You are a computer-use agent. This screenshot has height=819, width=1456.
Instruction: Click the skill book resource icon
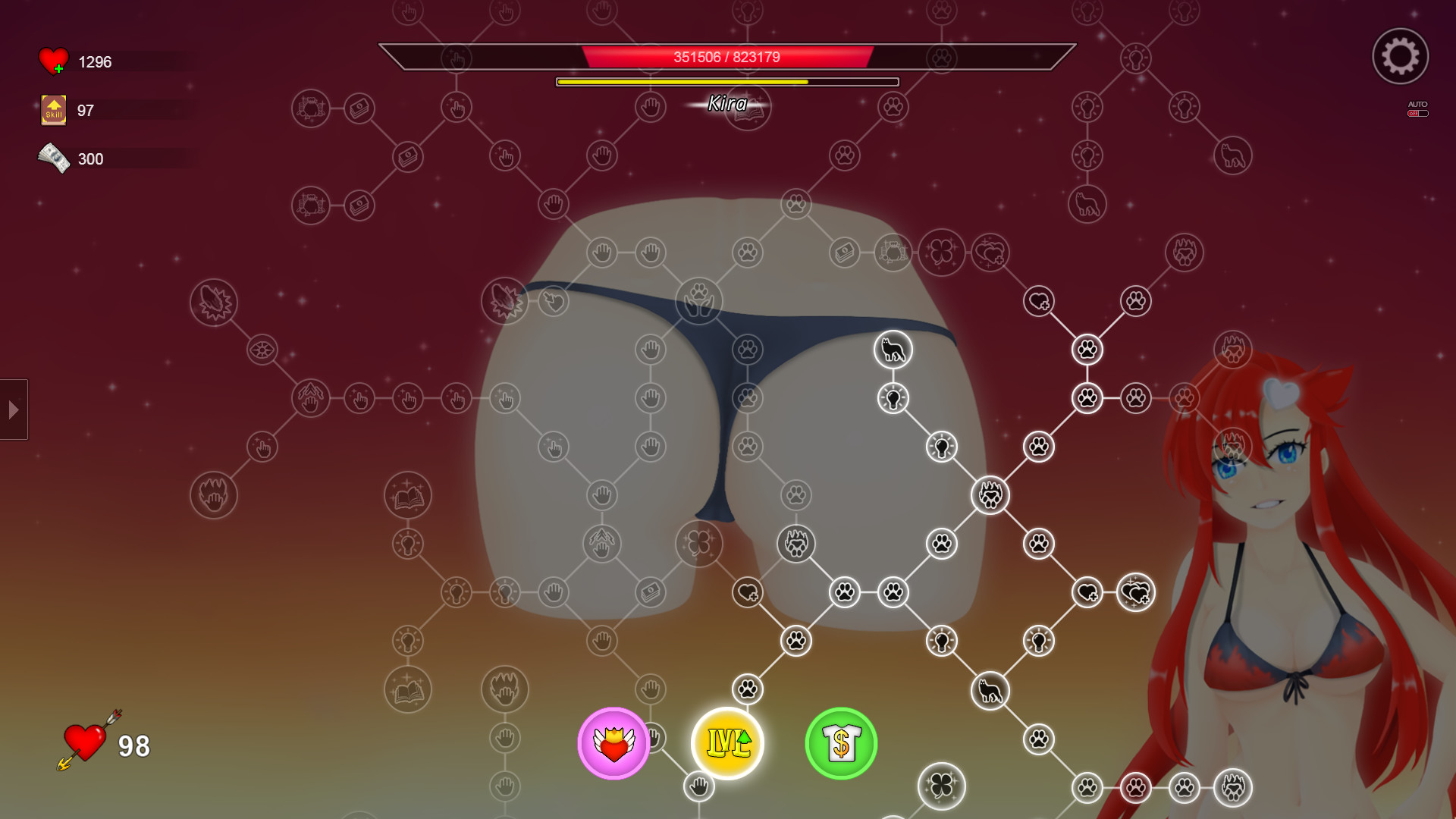53,110
